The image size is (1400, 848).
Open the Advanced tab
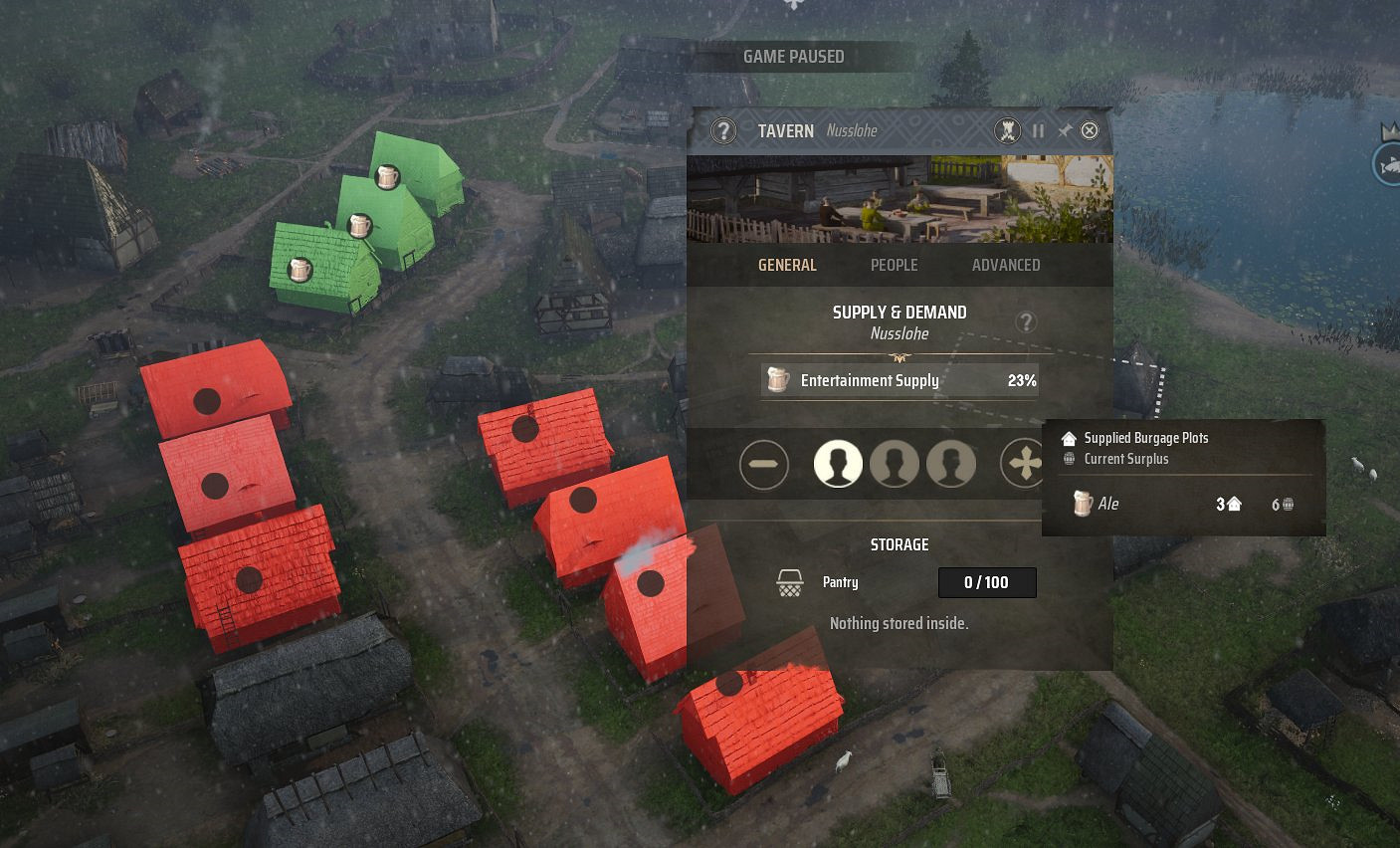[x=1005, y=265]
